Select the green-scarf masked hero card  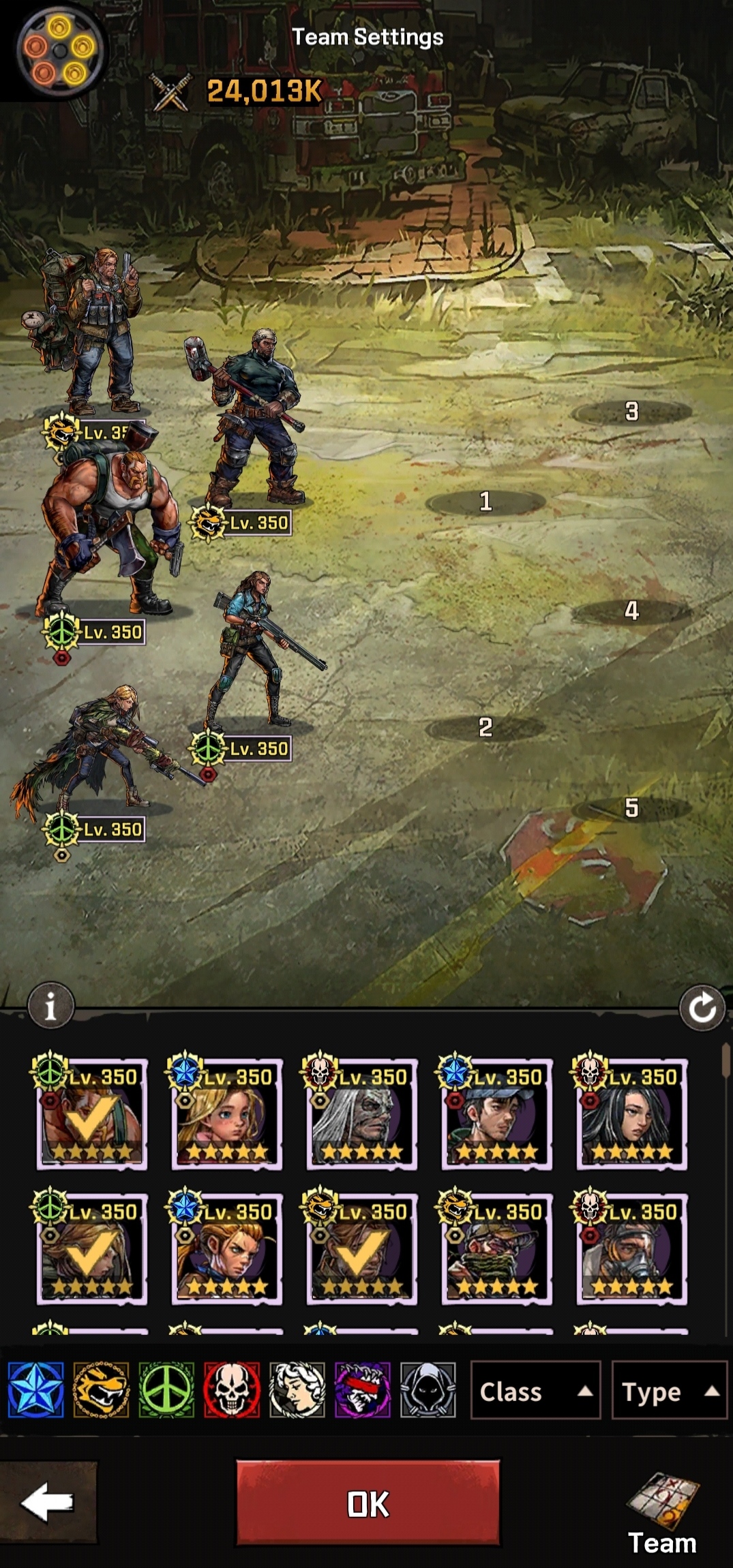[x=496, y=1250]
